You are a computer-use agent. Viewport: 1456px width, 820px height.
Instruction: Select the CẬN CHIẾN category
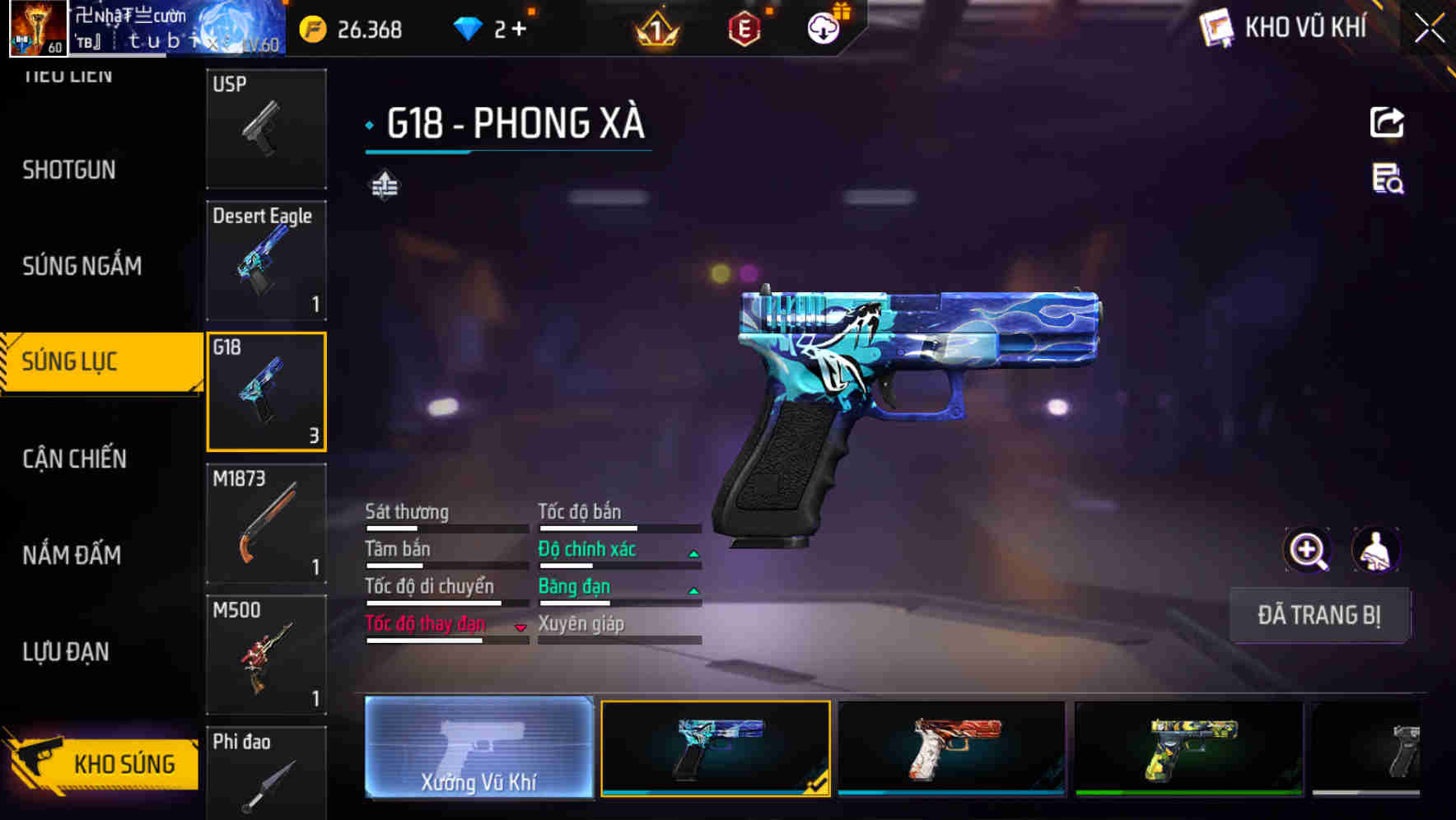pyautogui.click(x=72, y=459)
